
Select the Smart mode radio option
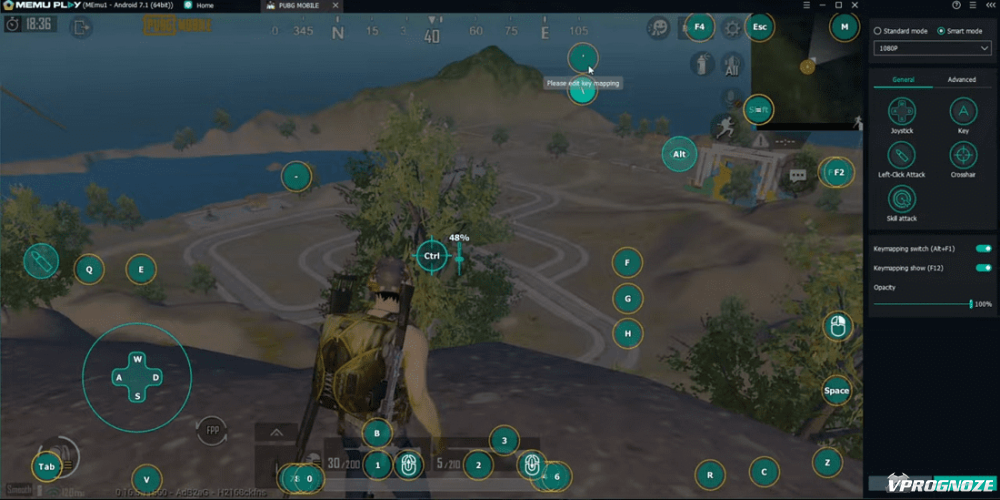point(940,31)
